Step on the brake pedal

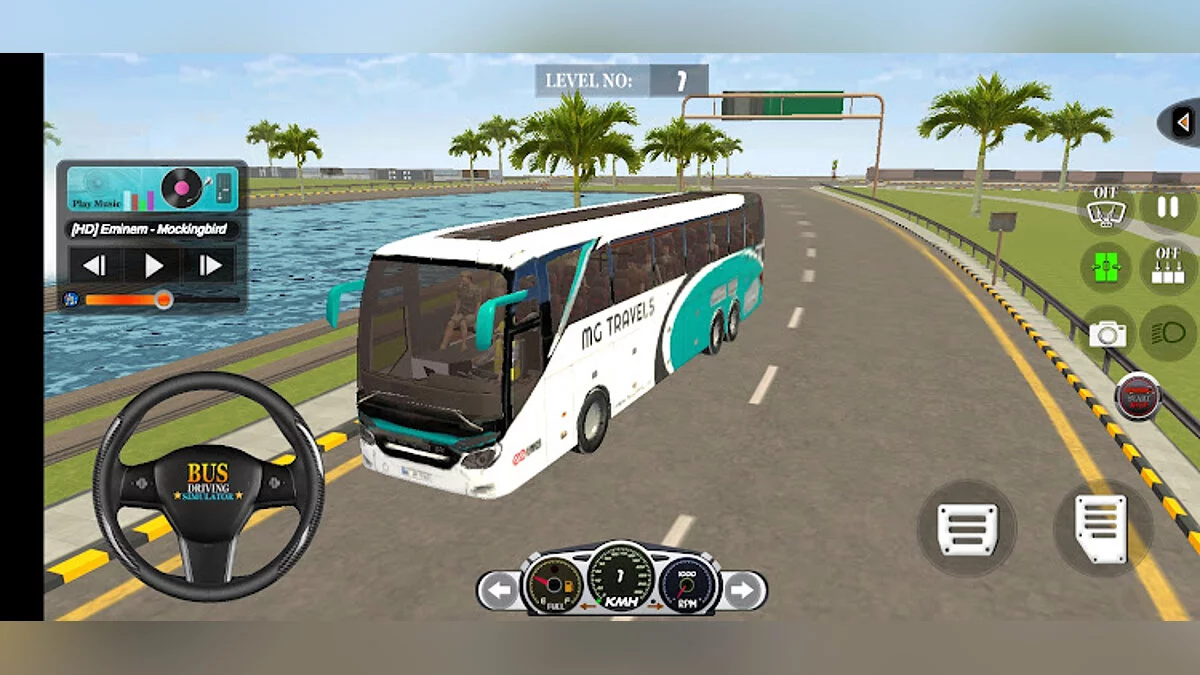[x=967, y=527]
